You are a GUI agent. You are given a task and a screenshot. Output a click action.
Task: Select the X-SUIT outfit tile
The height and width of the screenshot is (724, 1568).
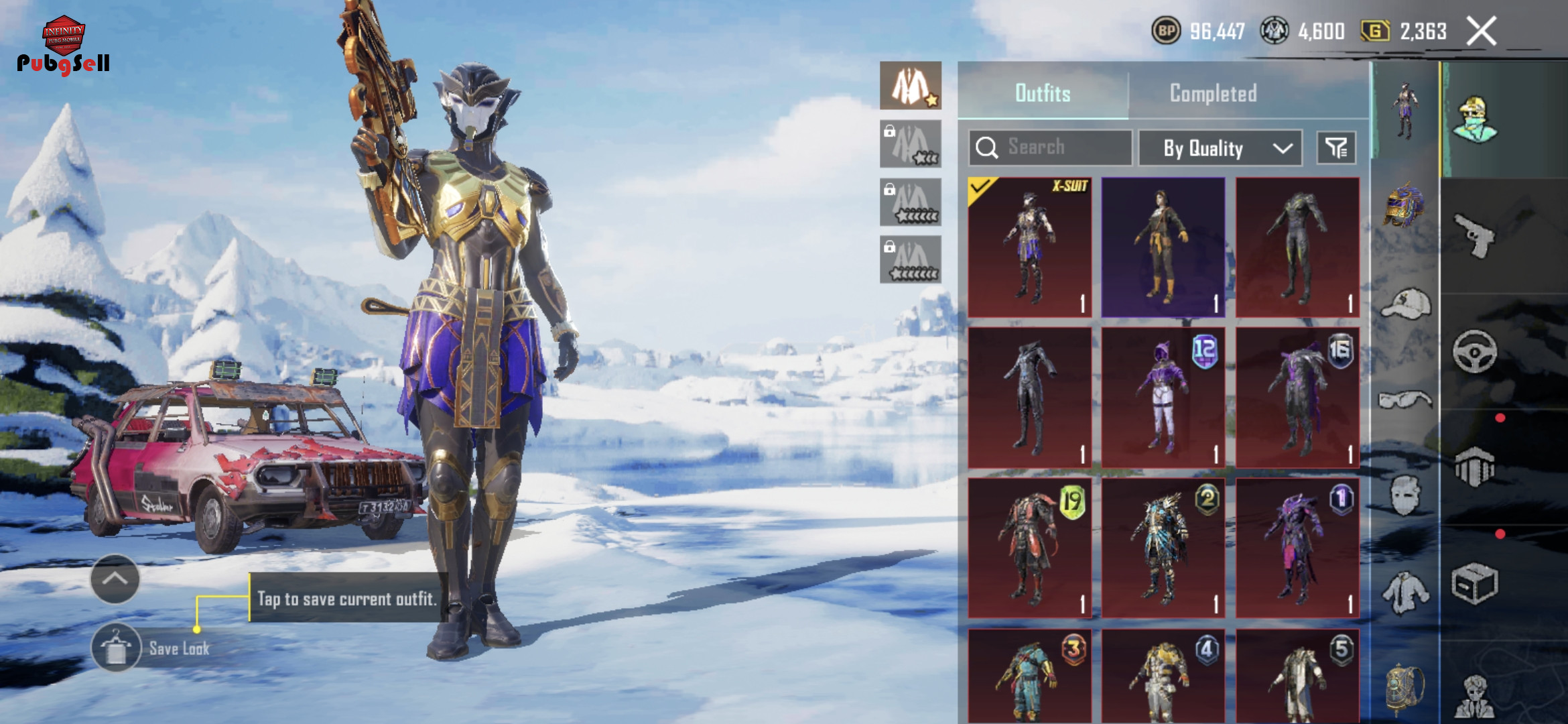click(x=1029, y=247)
